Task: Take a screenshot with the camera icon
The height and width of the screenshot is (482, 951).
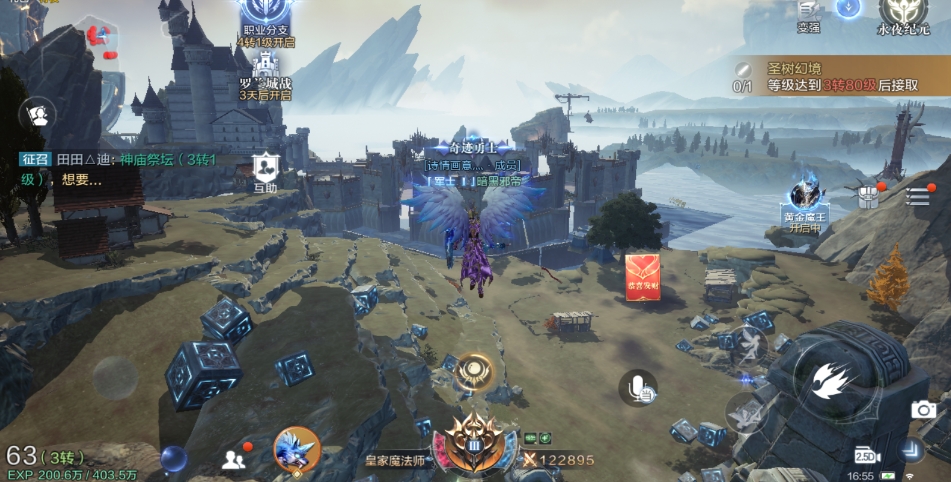Action: click(x=924, y=410)
